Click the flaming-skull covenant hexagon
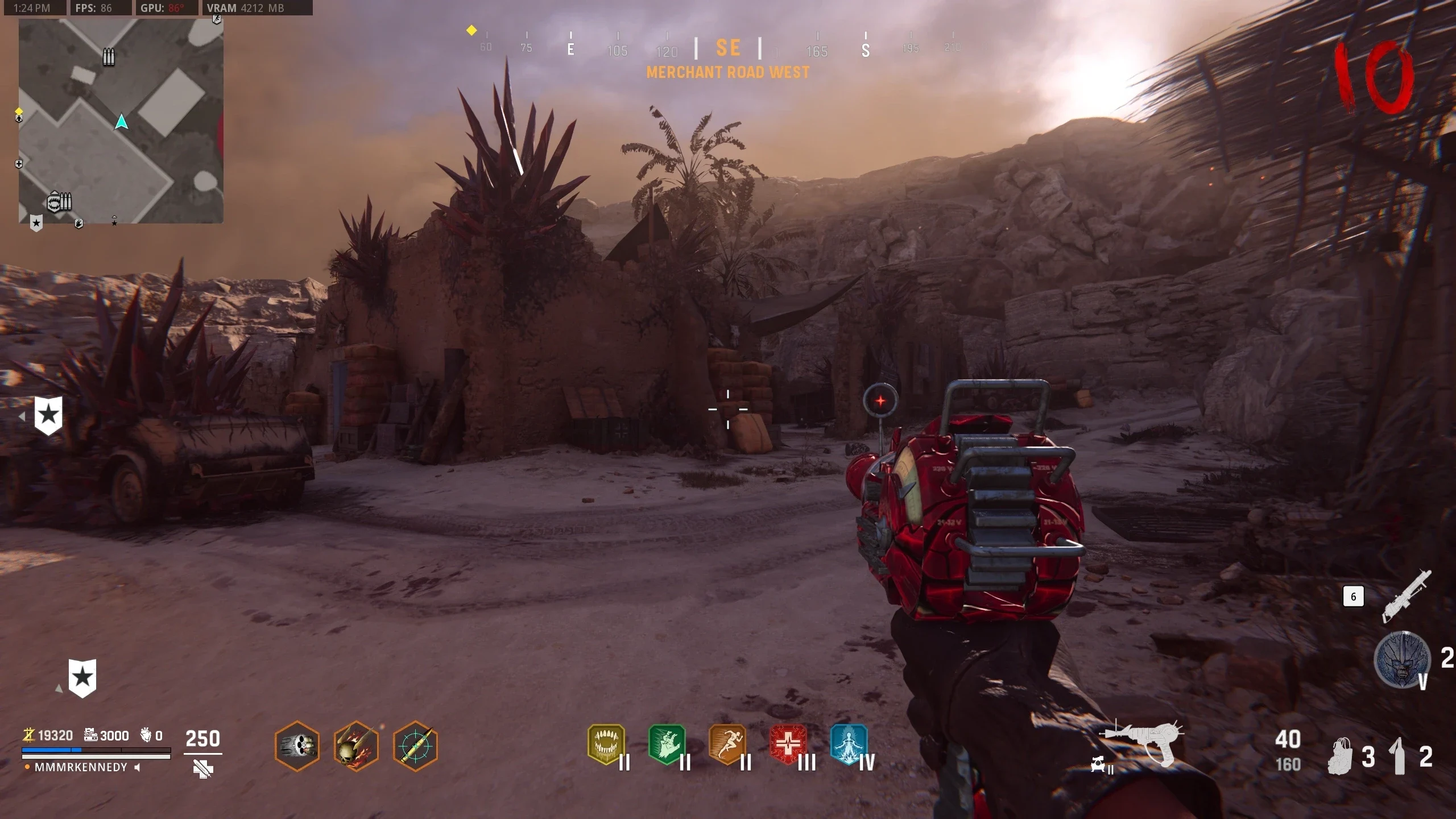 coord(356,746)
